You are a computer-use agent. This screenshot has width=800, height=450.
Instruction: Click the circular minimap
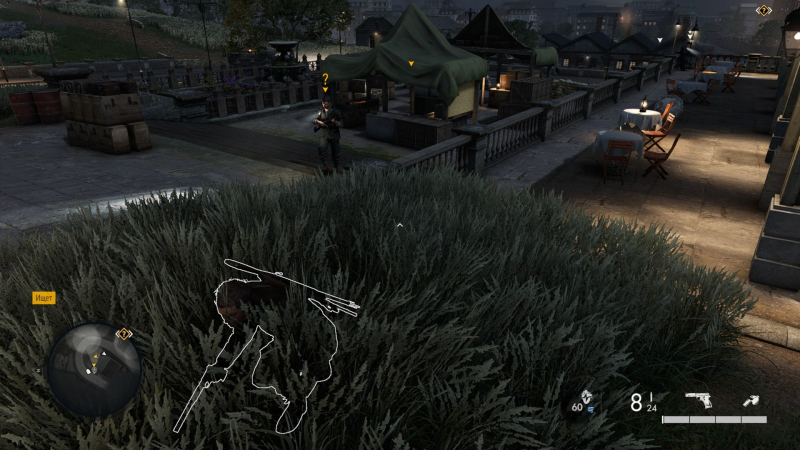tap(93, 369)
